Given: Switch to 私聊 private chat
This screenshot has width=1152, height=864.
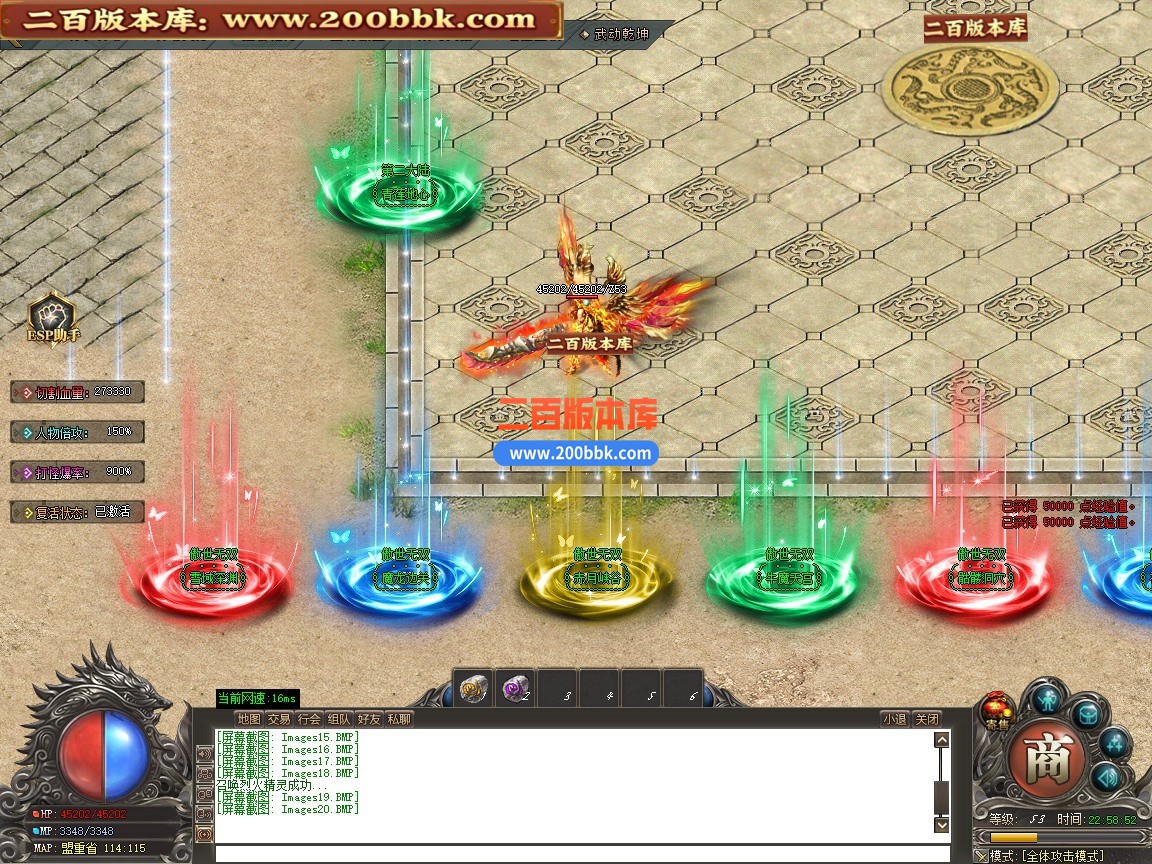Looking at the screenshot, I should pos(399,719).
